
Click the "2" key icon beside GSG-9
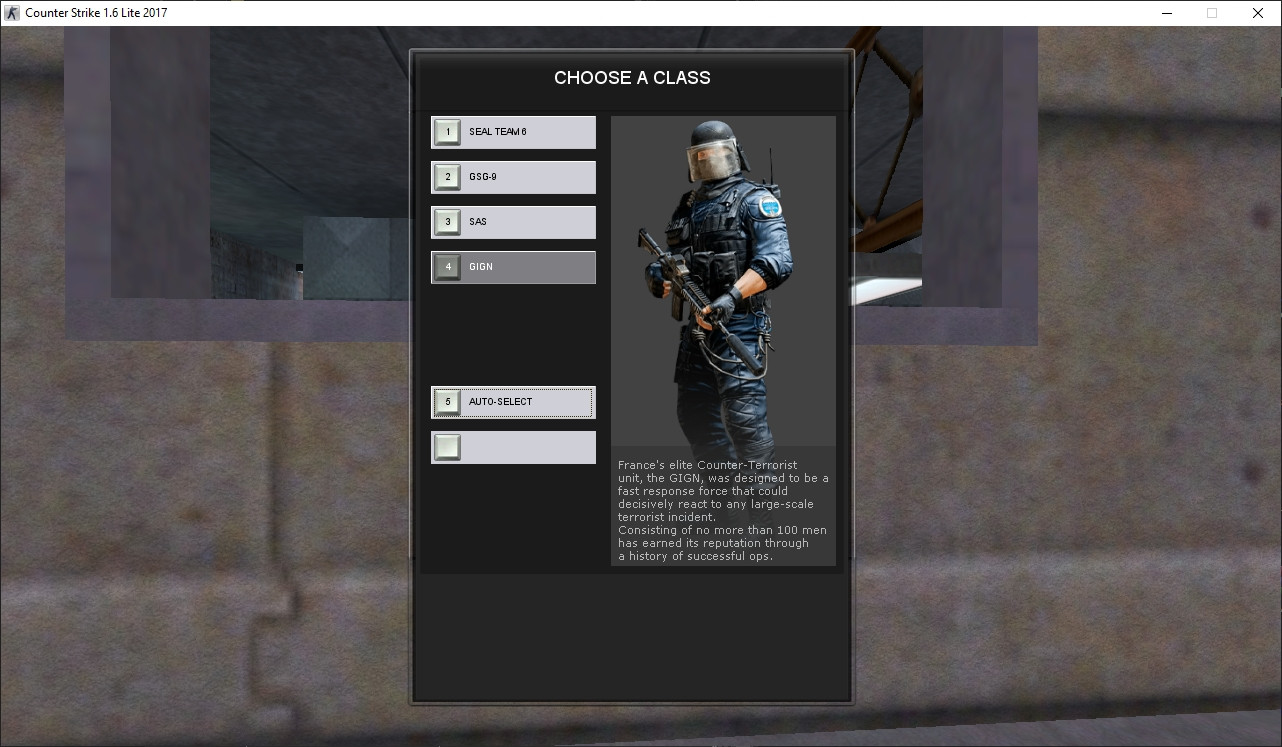point(447,176)
